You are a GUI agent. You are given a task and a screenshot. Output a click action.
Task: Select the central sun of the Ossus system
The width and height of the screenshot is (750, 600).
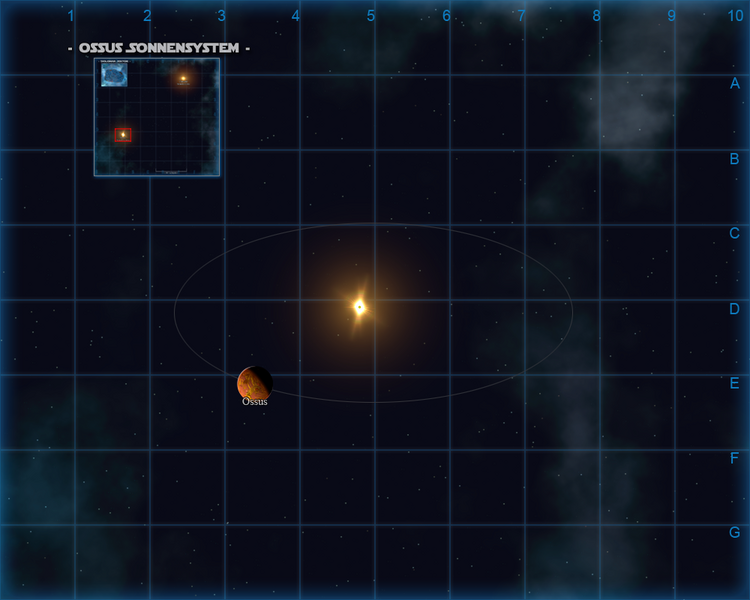click(360, 307)
